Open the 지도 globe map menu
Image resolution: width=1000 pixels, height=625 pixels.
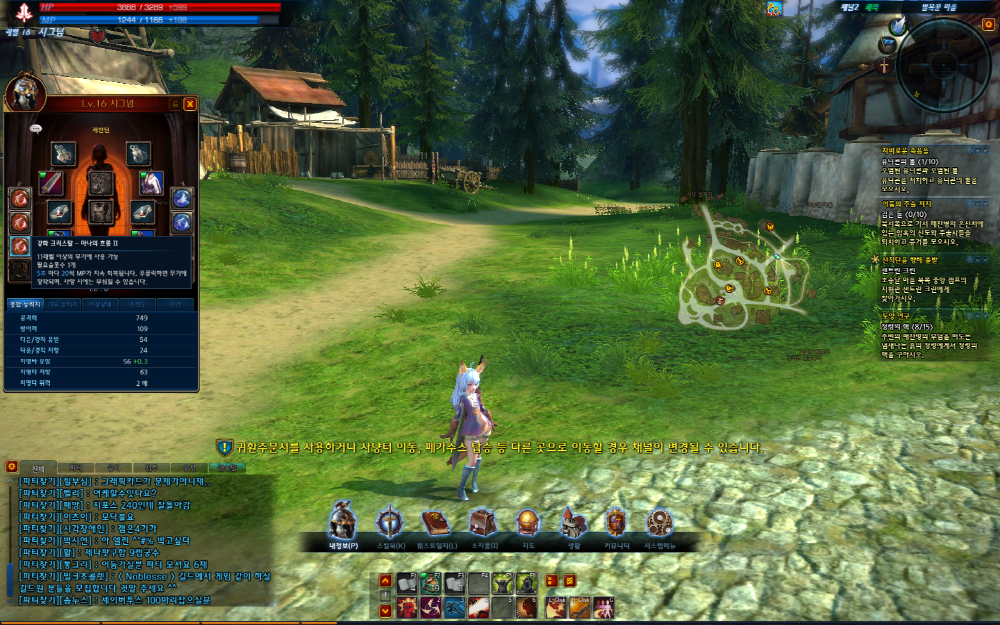pos(526,522)
